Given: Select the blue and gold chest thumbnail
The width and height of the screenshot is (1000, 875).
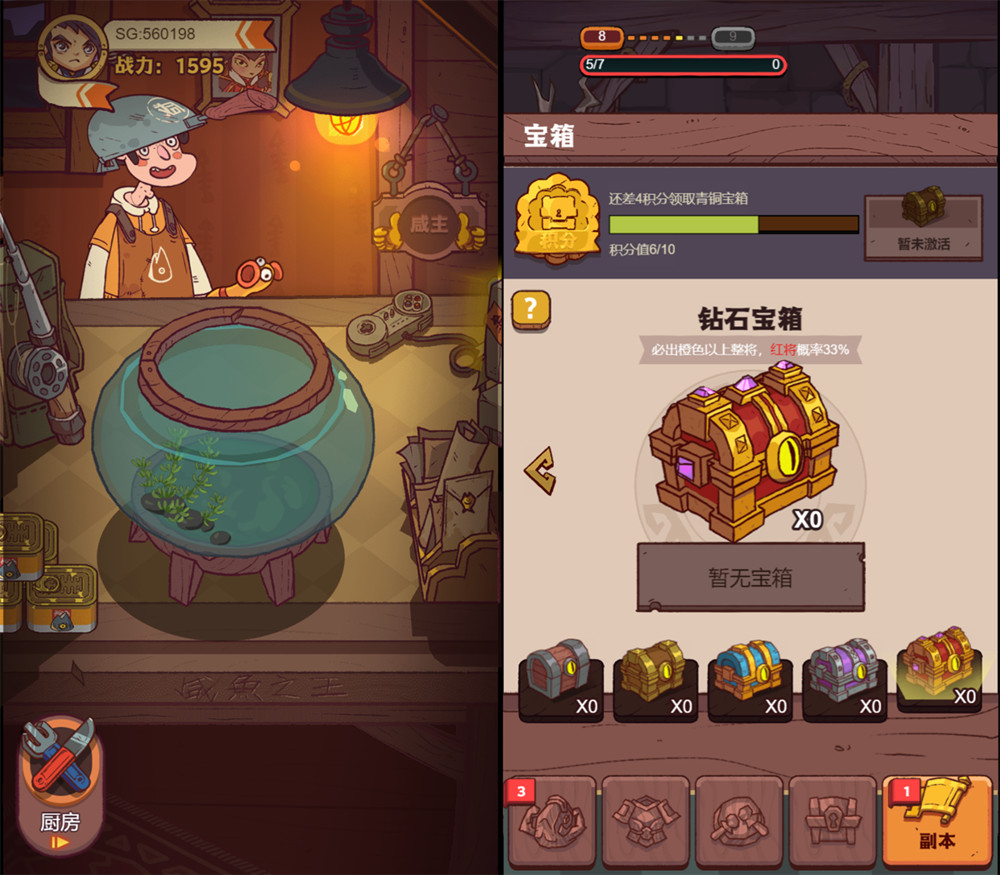Looking at the screenshot, I should point(749,676).
